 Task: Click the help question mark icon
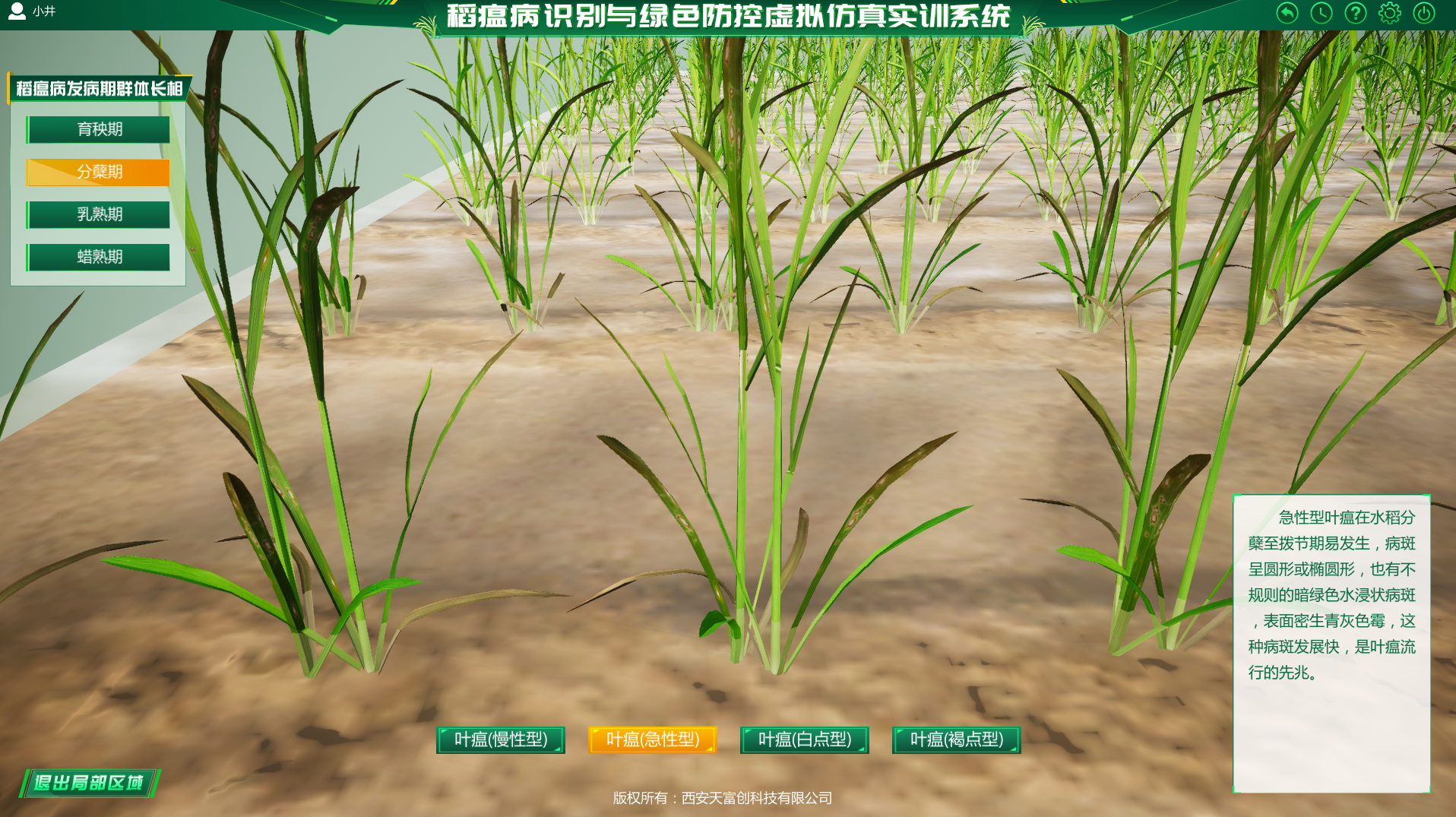(x=1354, y=13)
